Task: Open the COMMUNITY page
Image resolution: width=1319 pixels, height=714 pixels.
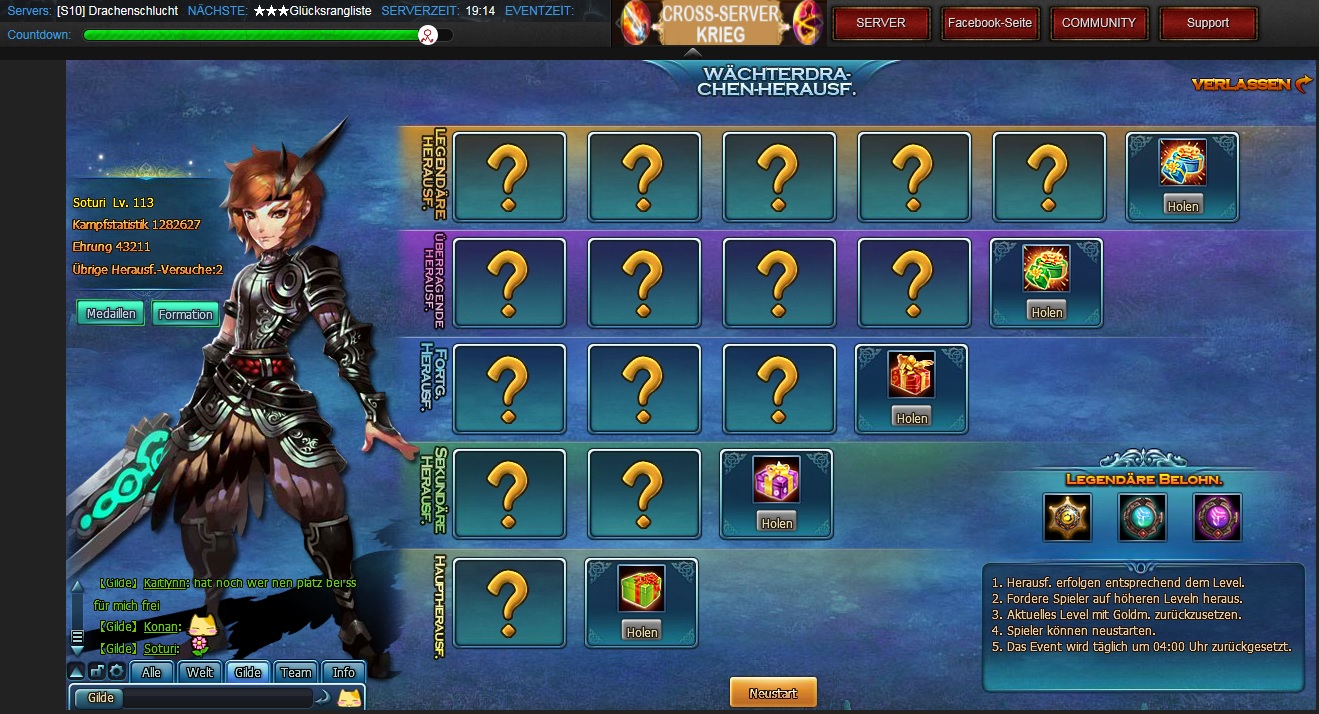Action: [x=1098, y=23]
